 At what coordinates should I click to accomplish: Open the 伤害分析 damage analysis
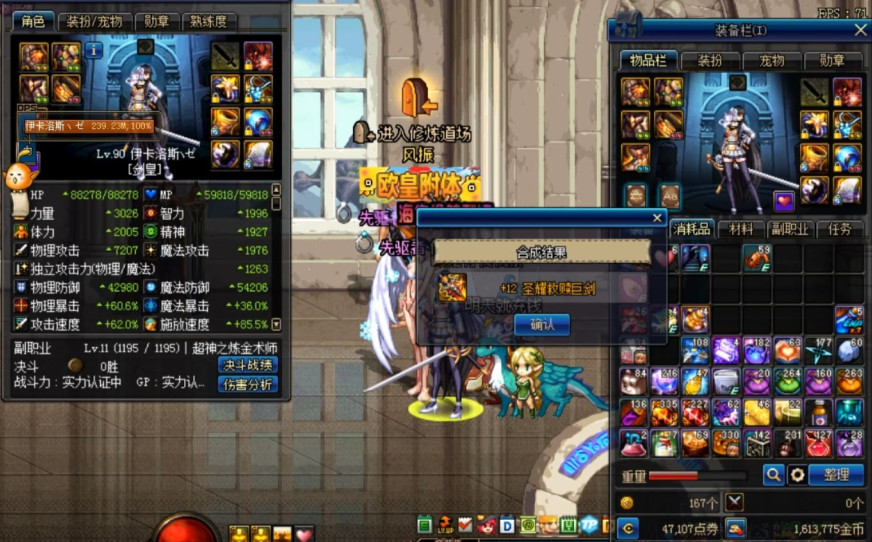pyautogui.click(x=247, y=384)
